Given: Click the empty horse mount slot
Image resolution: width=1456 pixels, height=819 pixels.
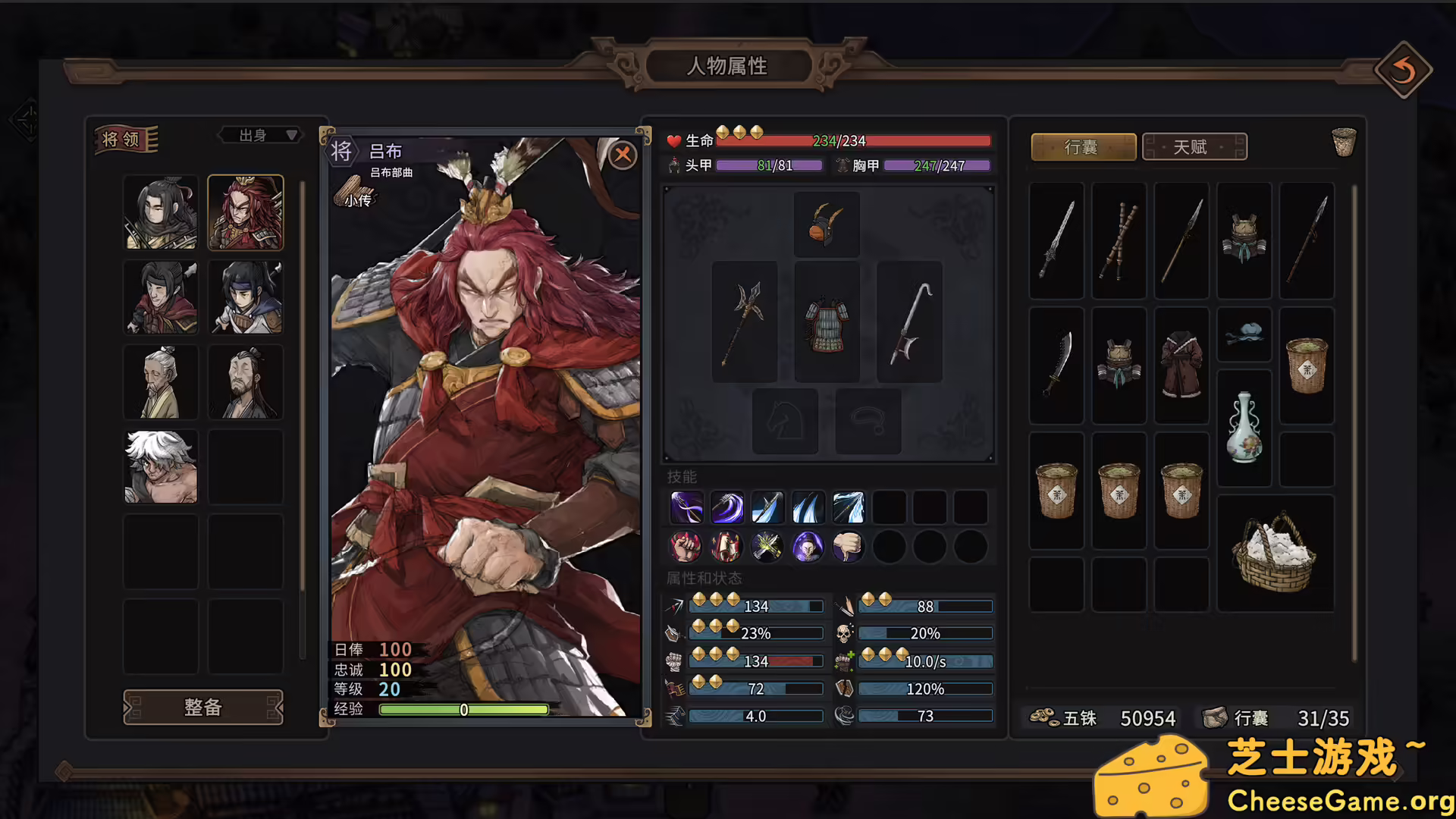Looking at the screenshot, I should coord(785,420).
